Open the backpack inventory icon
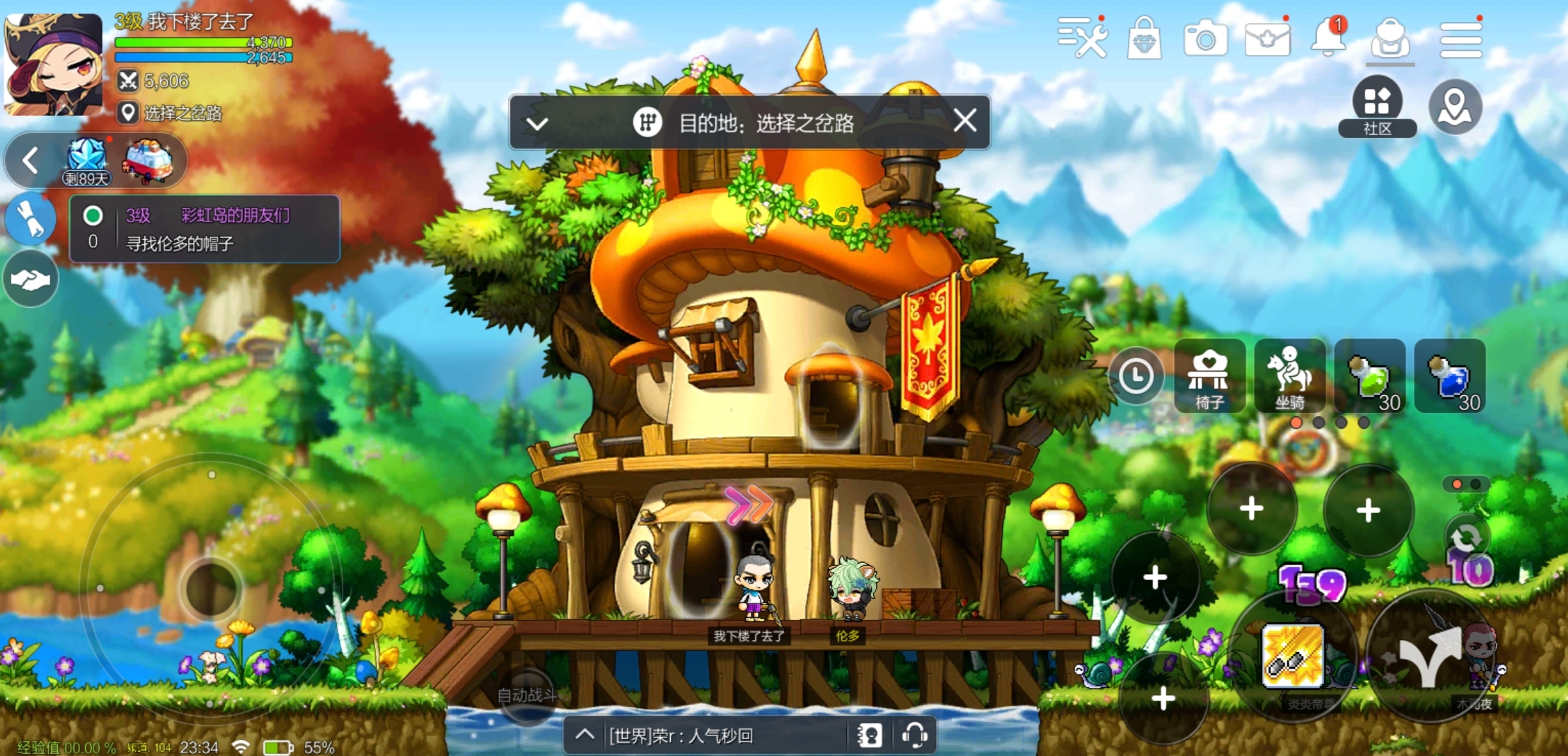Viewport: 1568px width, 756px height. [1390, 39]
